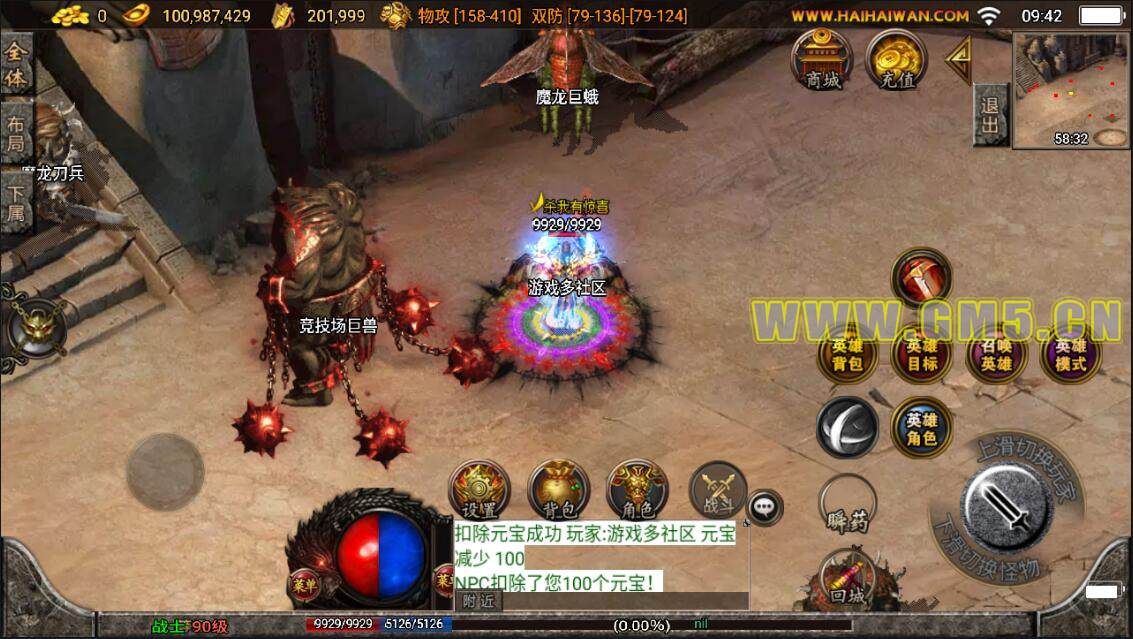The height and width of the screenshot is (639, 1133).
Task: Use the 回城 return-to-town scroll
Action: (847, 580)
